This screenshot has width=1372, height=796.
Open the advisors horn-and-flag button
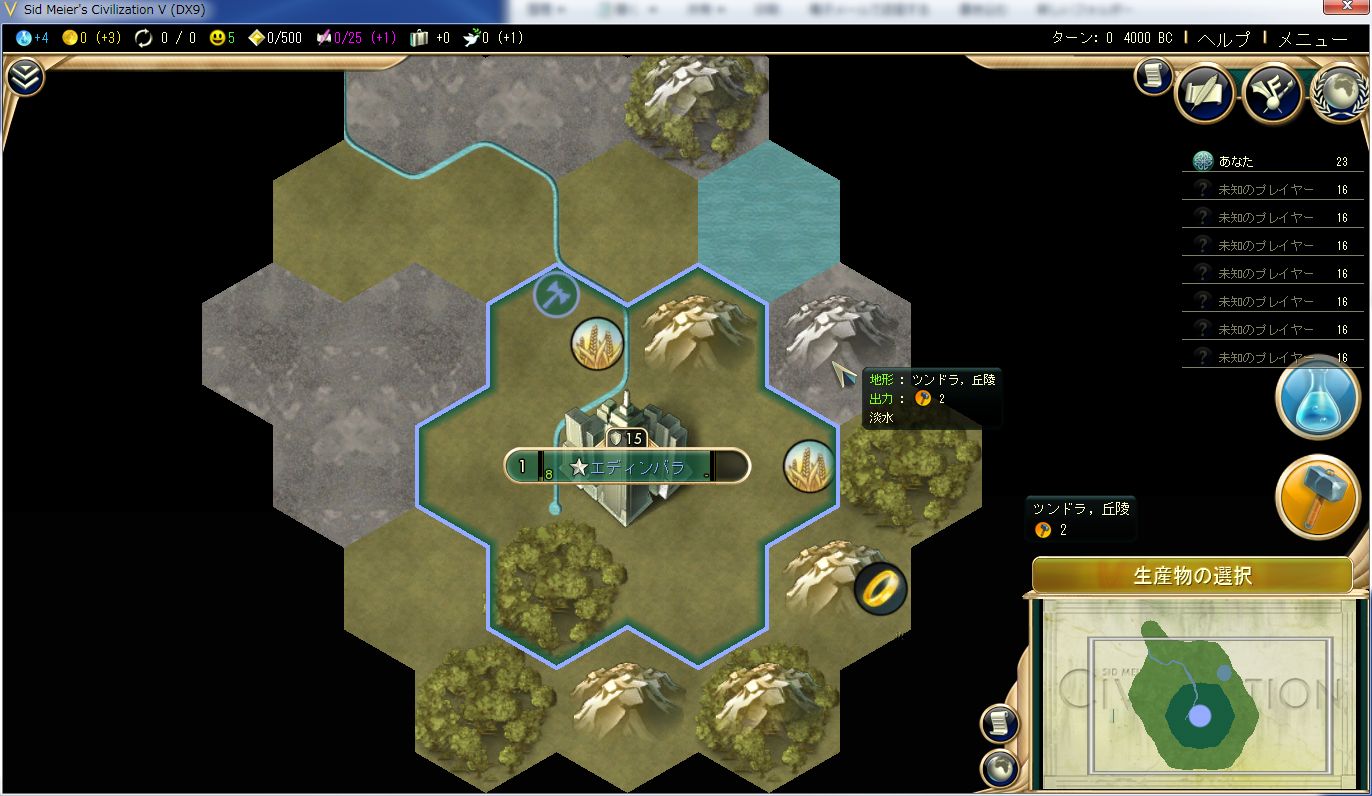pyautogui.click(x=1272, y=94)
